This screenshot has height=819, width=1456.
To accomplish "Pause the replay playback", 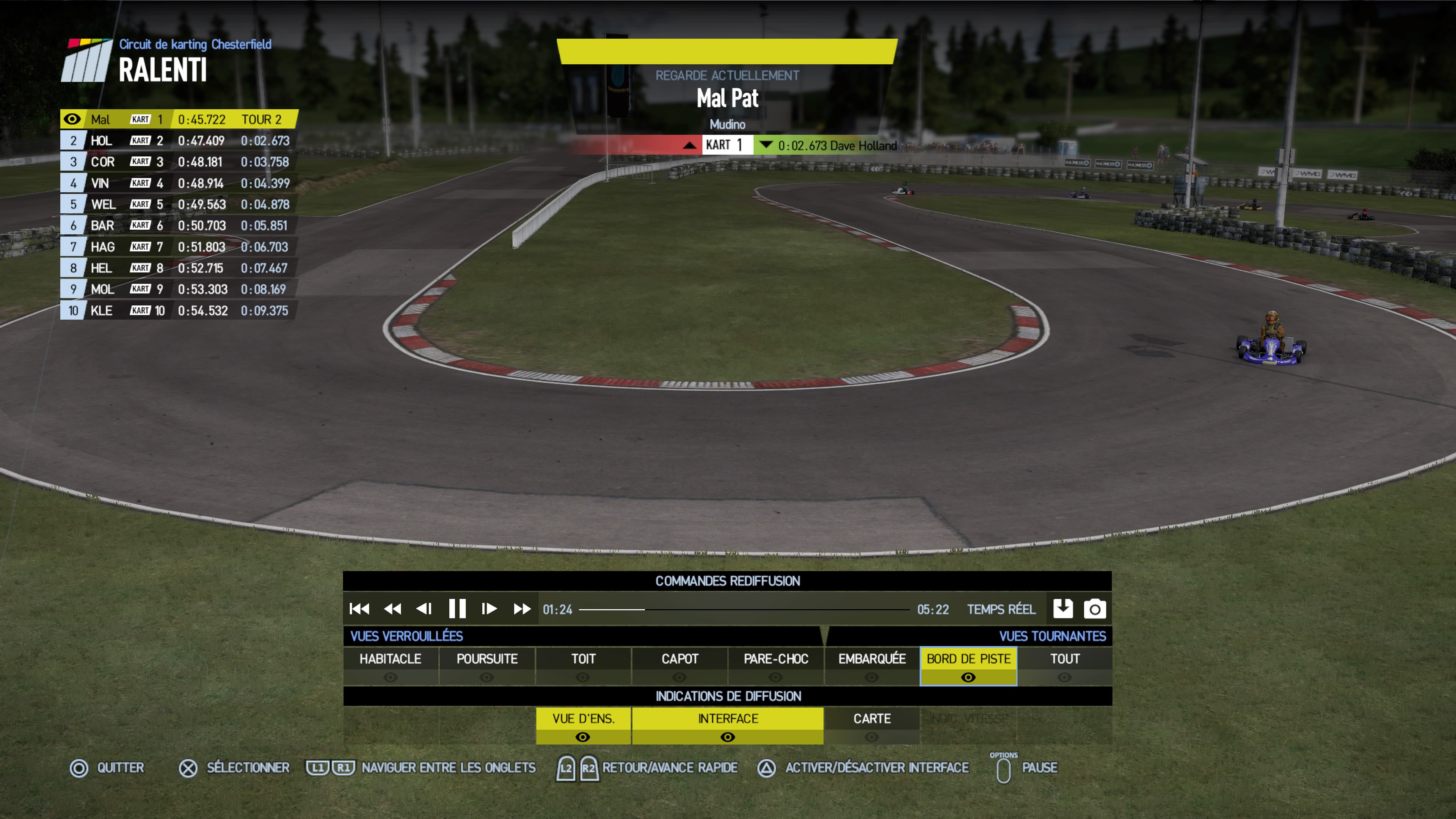I will (457, 609).
